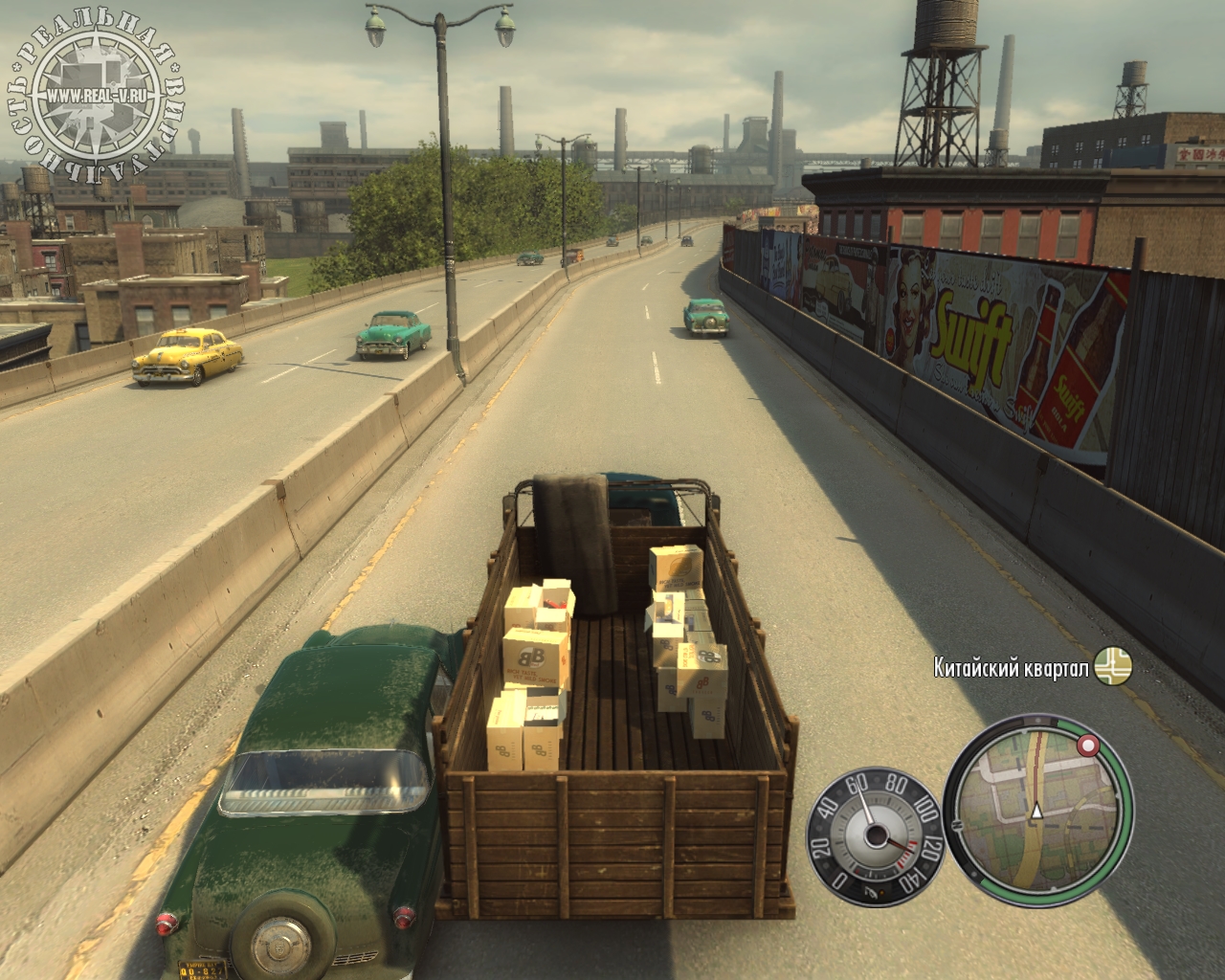Click the white player arrow on minimap
This screenshot has height=980, width=1225.
click(1035, 813)
